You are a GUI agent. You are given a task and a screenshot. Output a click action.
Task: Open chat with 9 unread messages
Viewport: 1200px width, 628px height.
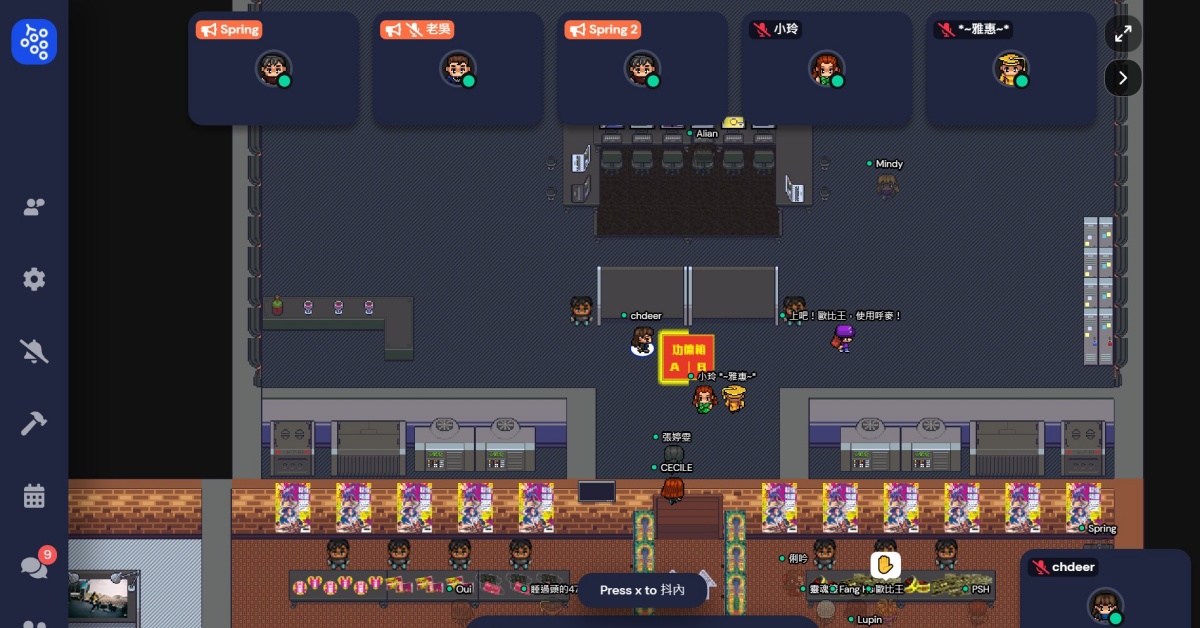(34, 567)
